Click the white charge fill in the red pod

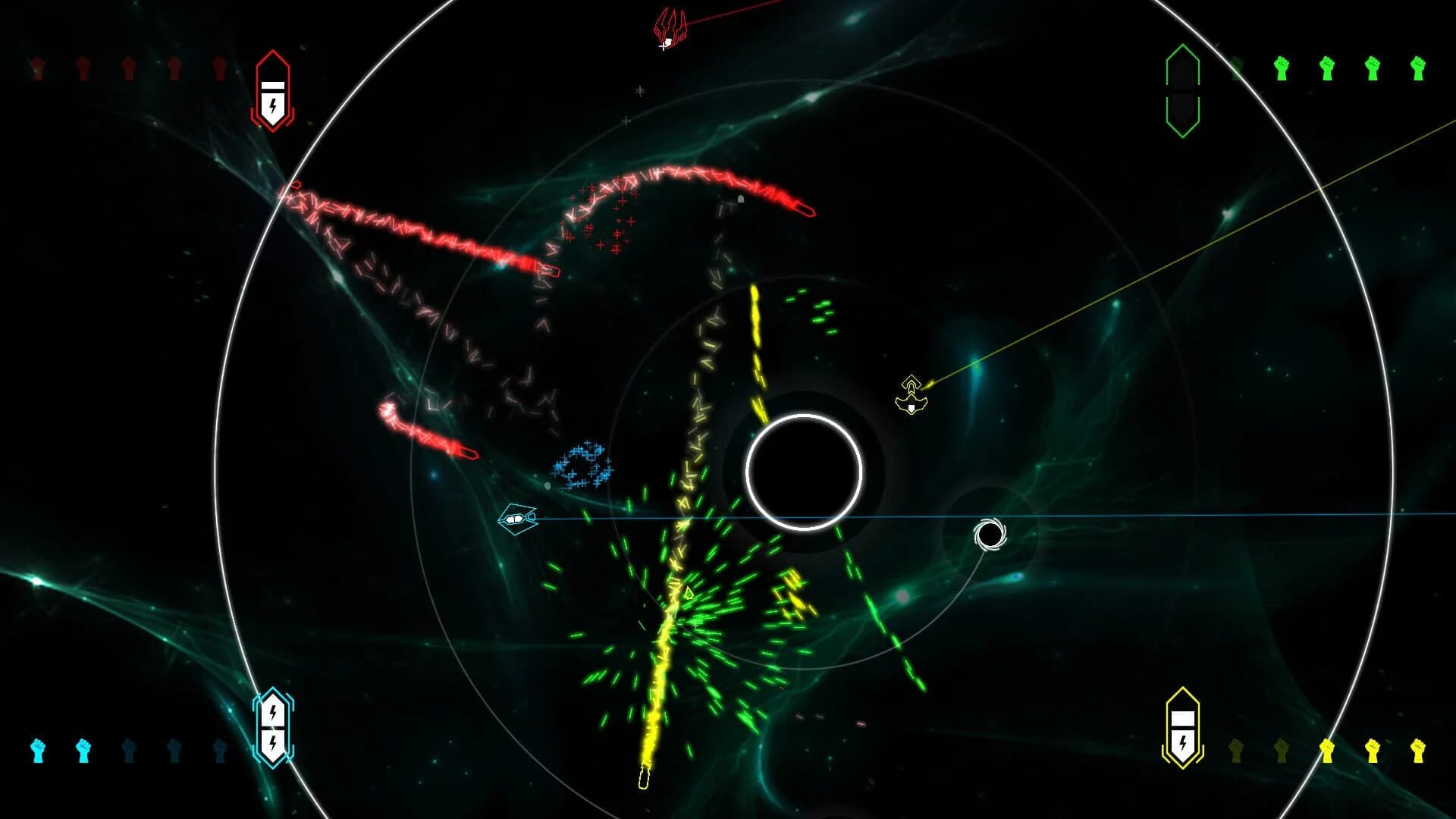click(x=272, y=86)
